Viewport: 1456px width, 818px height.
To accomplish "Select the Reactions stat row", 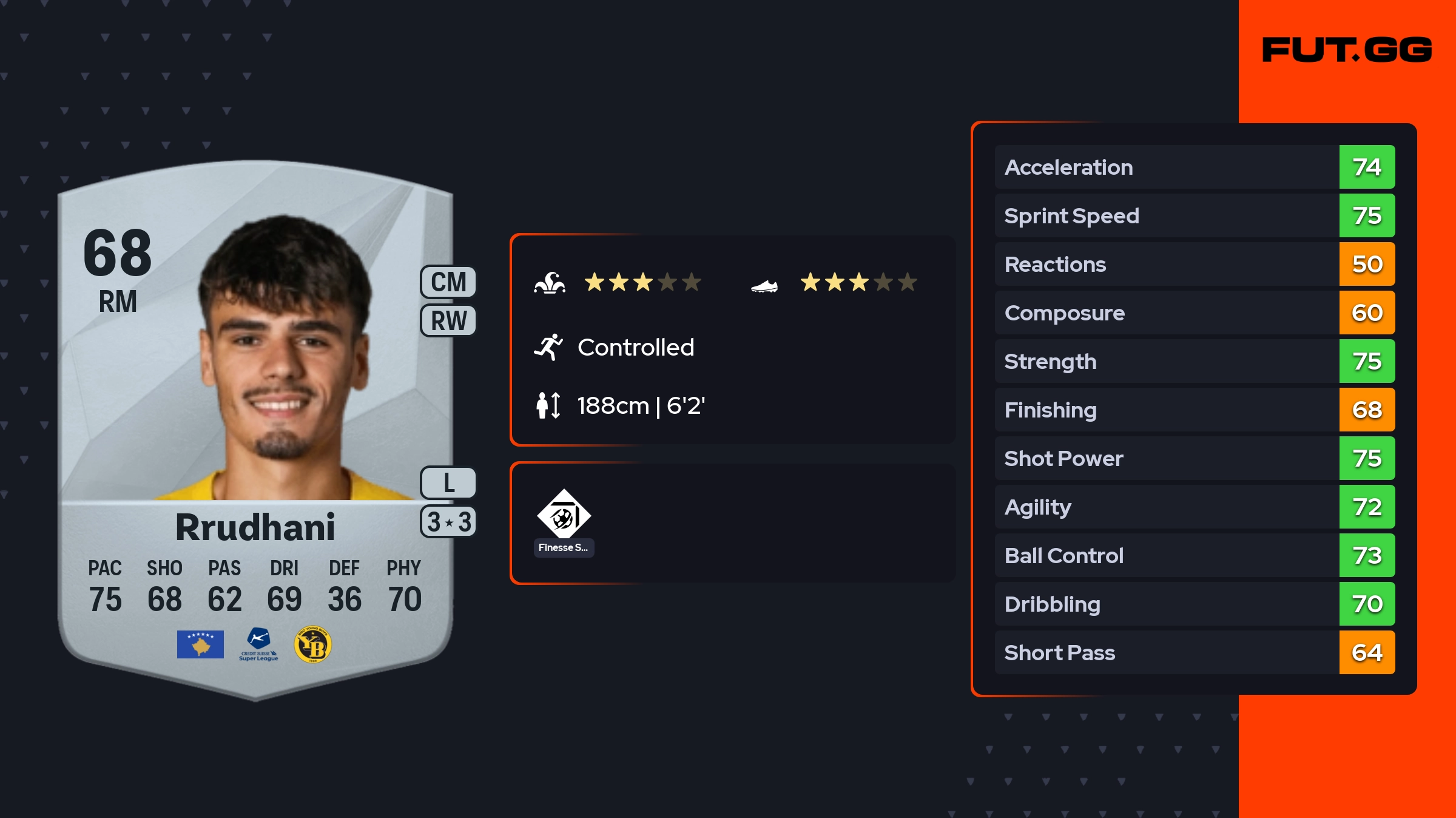I will tap(1194, 264).
